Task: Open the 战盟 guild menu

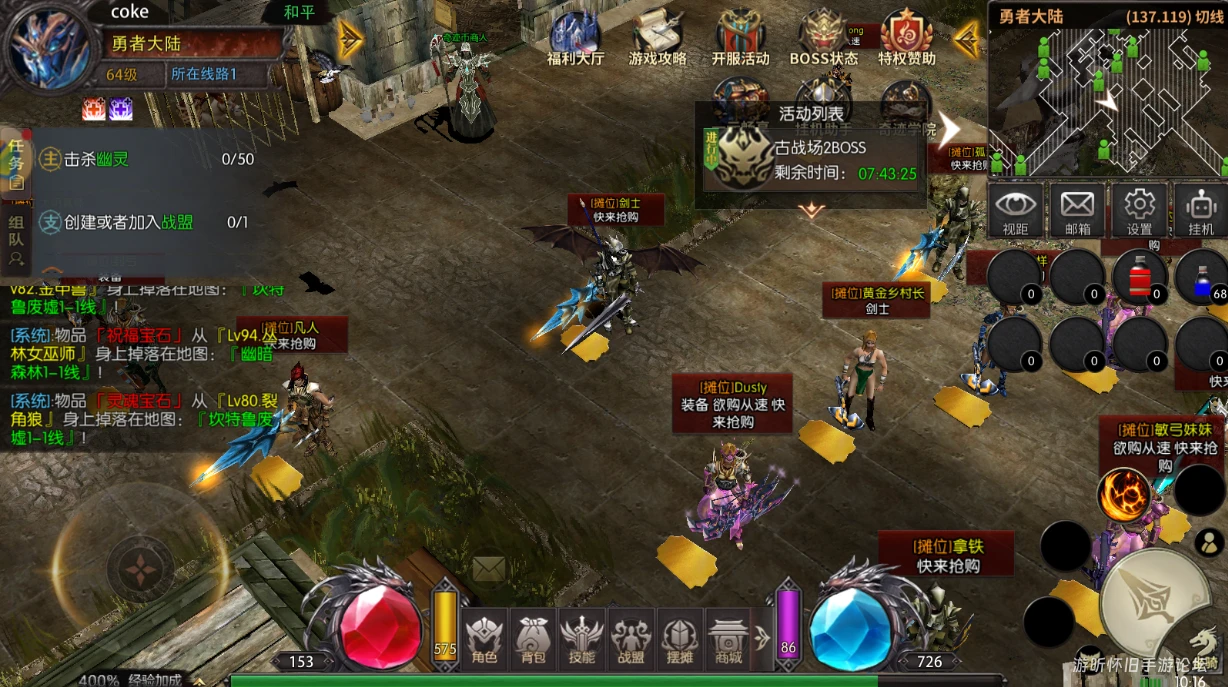Action: tap(631, 638)
